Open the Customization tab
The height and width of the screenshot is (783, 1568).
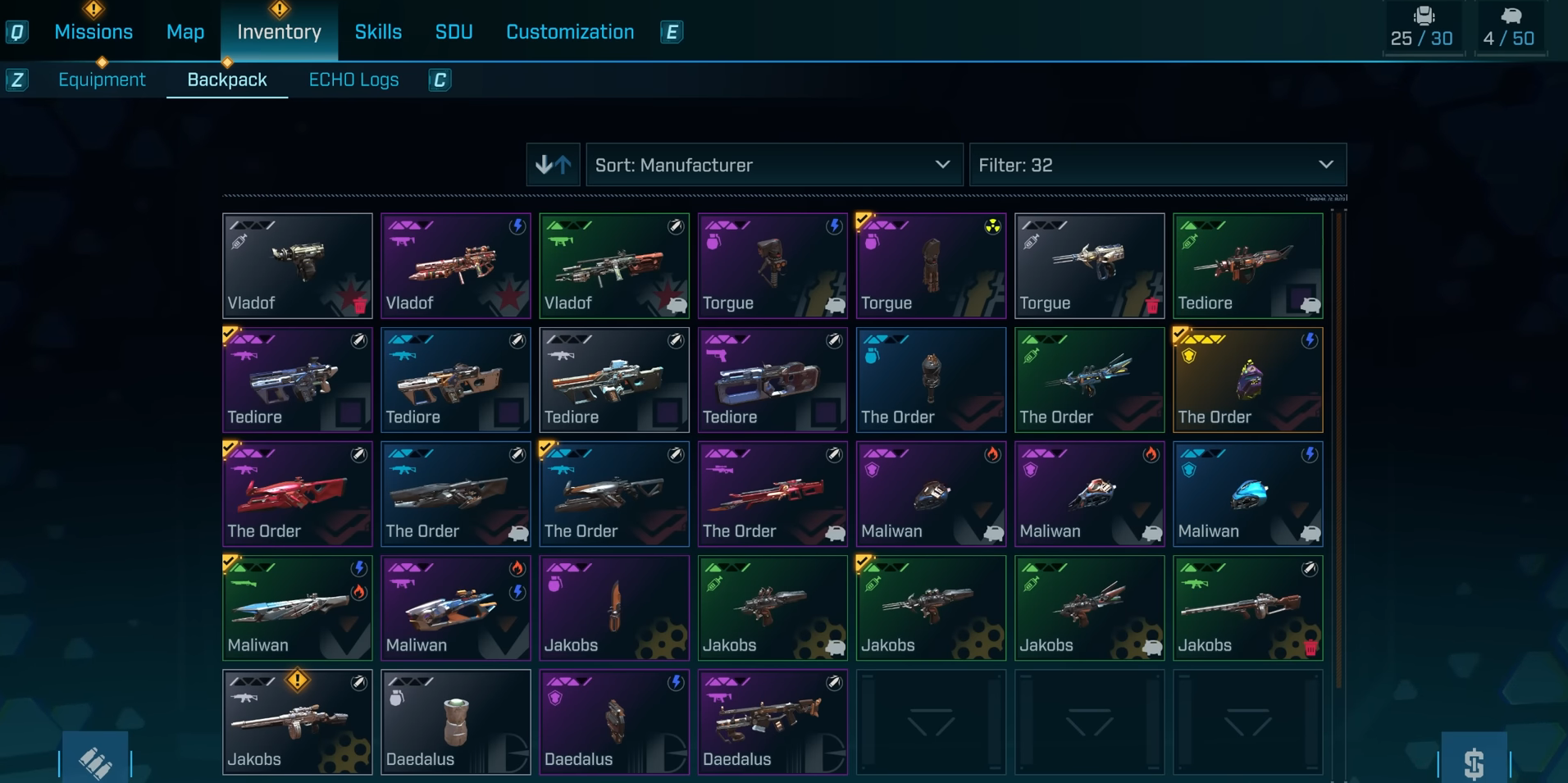coord(570,32)
